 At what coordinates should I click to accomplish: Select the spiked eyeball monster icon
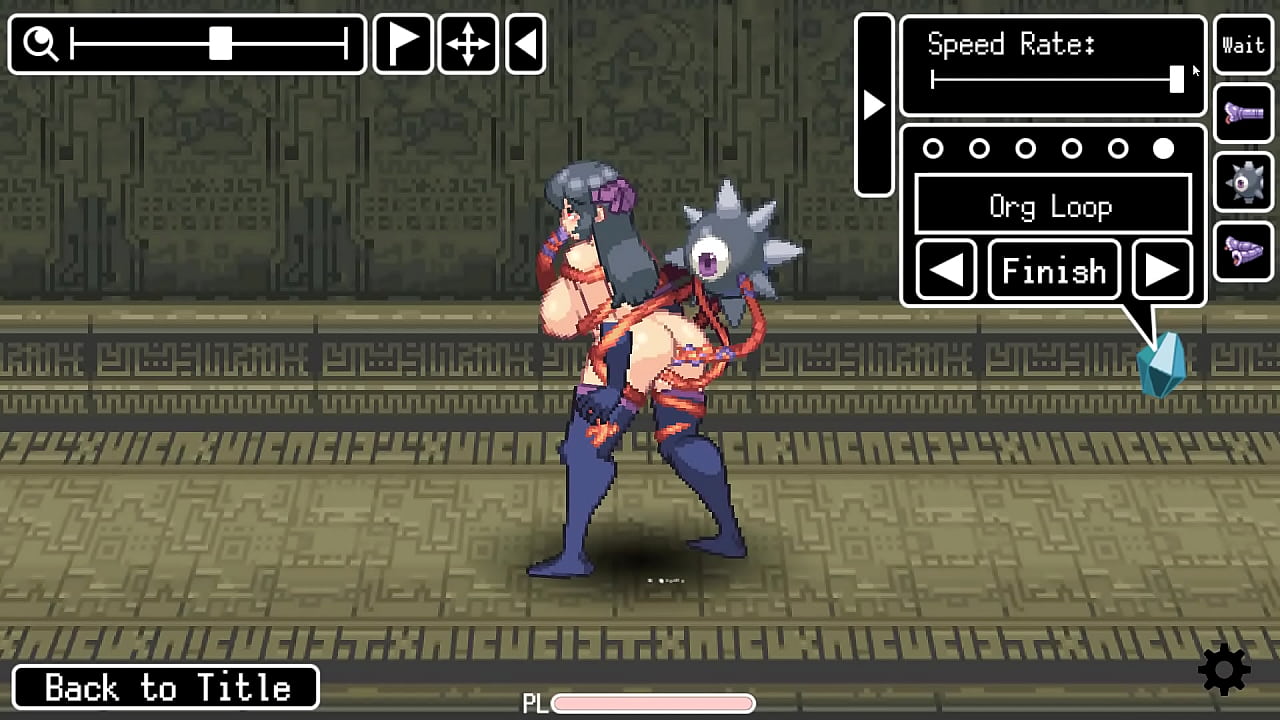(x=1243, y=182)
